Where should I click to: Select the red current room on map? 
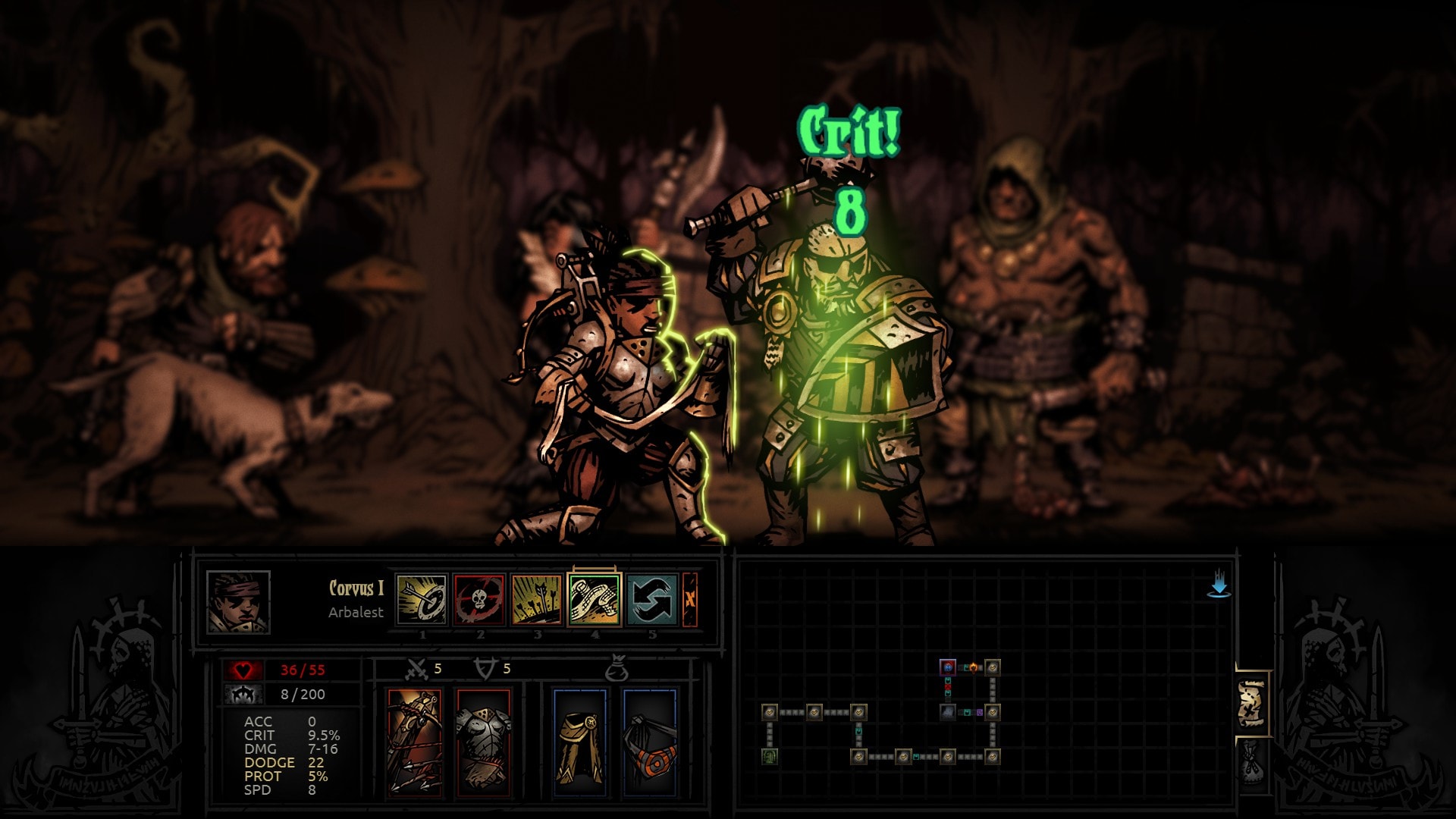click(x=948, y=667)
